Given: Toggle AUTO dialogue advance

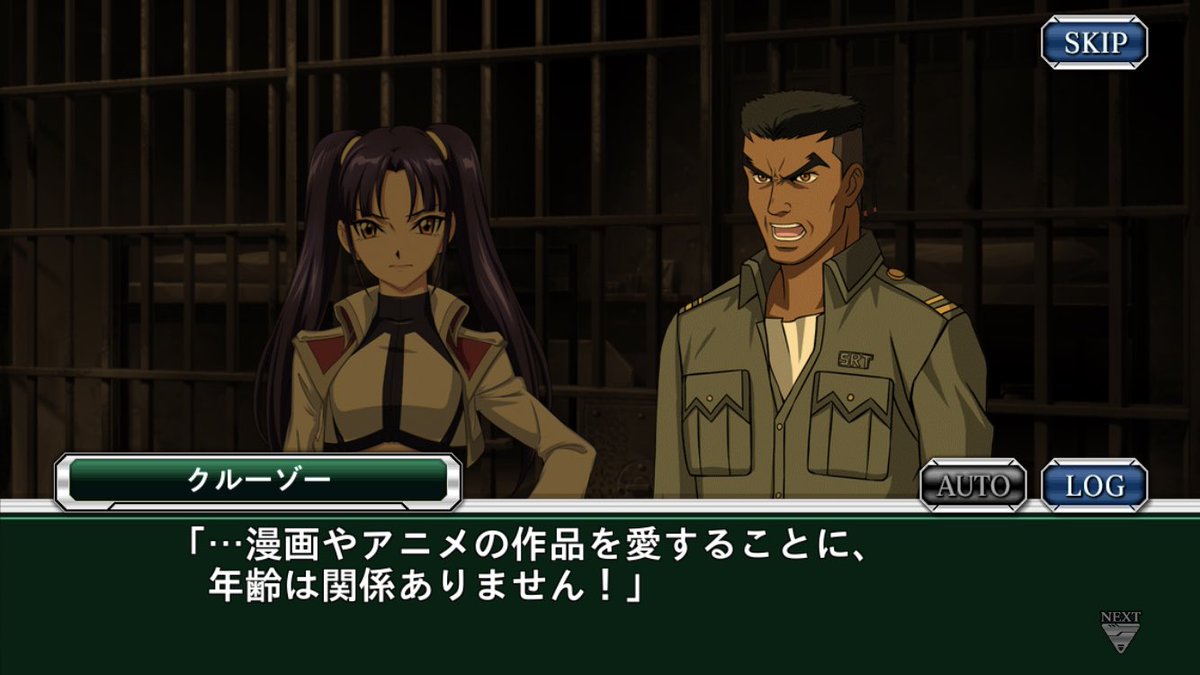Looking at the screenshot, I should [x=972, y=486].
